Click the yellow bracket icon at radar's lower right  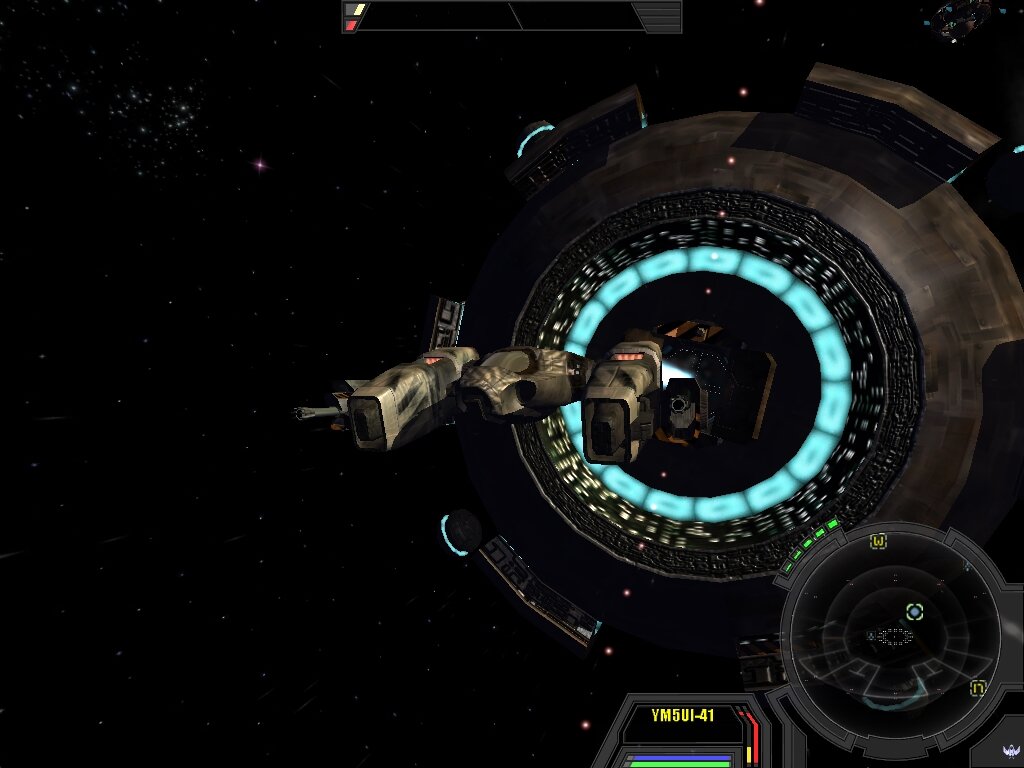pos(978,688)
